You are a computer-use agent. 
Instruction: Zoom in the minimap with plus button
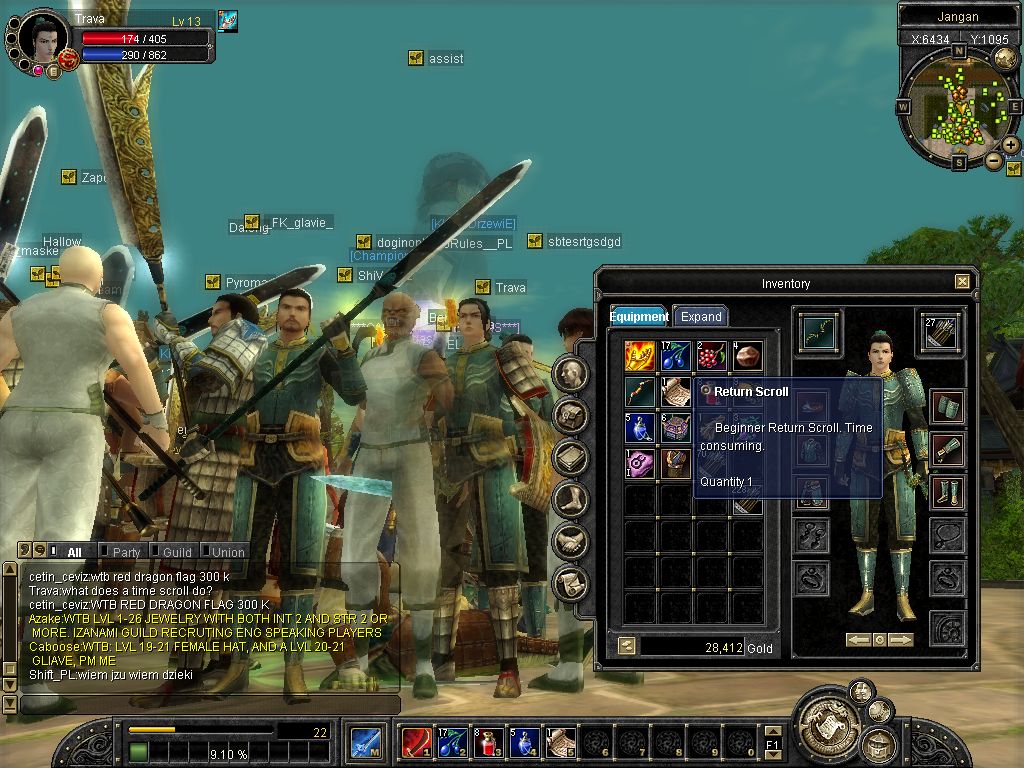(1011, 145)
